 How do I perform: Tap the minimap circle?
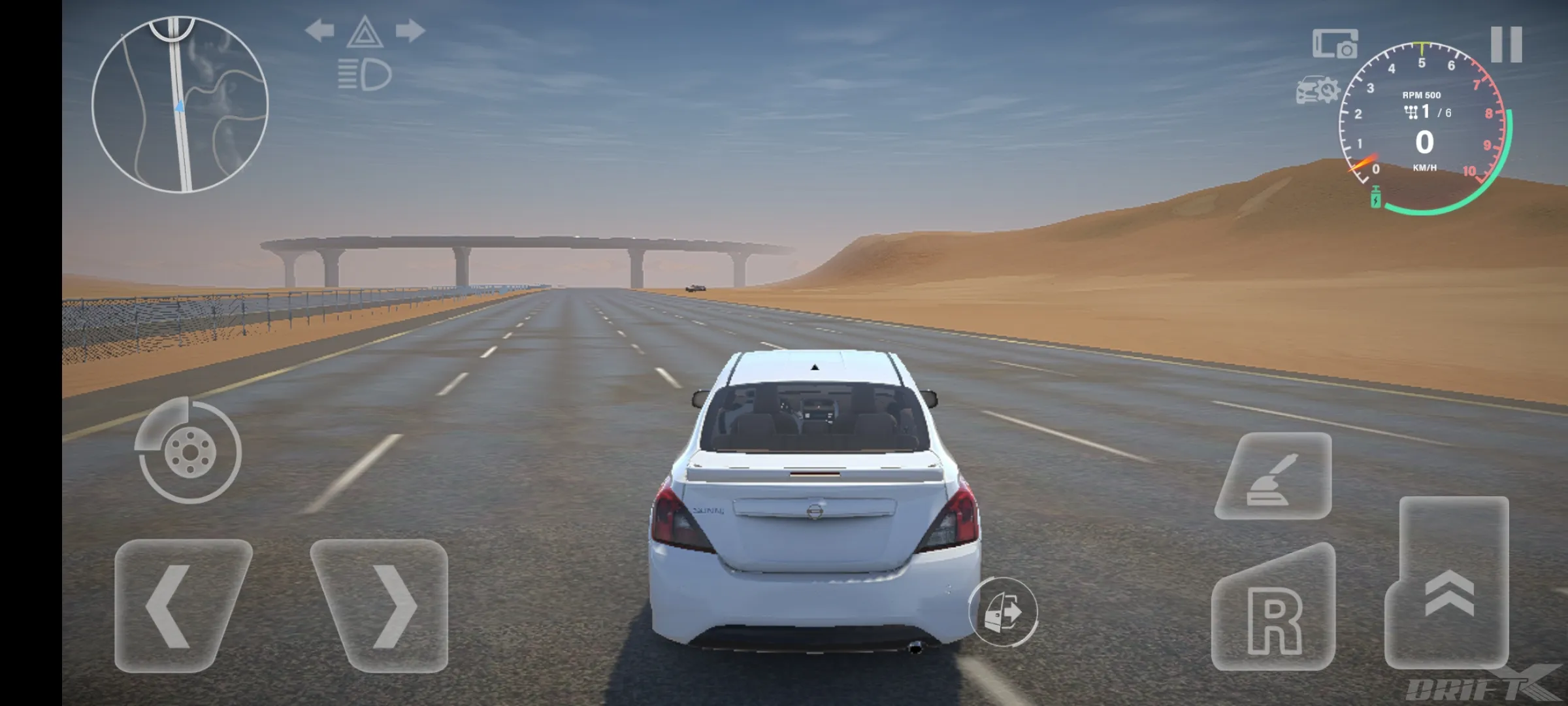pyautogui.click(x=180, y=105)
